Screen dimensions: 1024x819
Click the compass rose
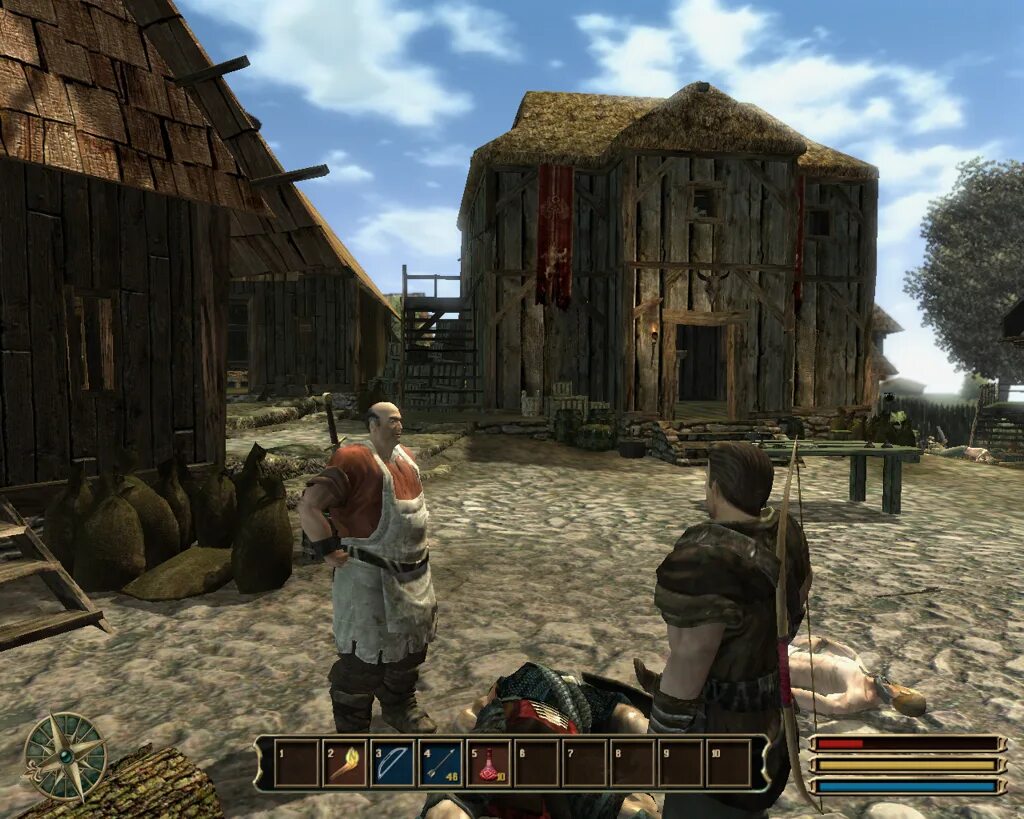click(x=65, y=756)
